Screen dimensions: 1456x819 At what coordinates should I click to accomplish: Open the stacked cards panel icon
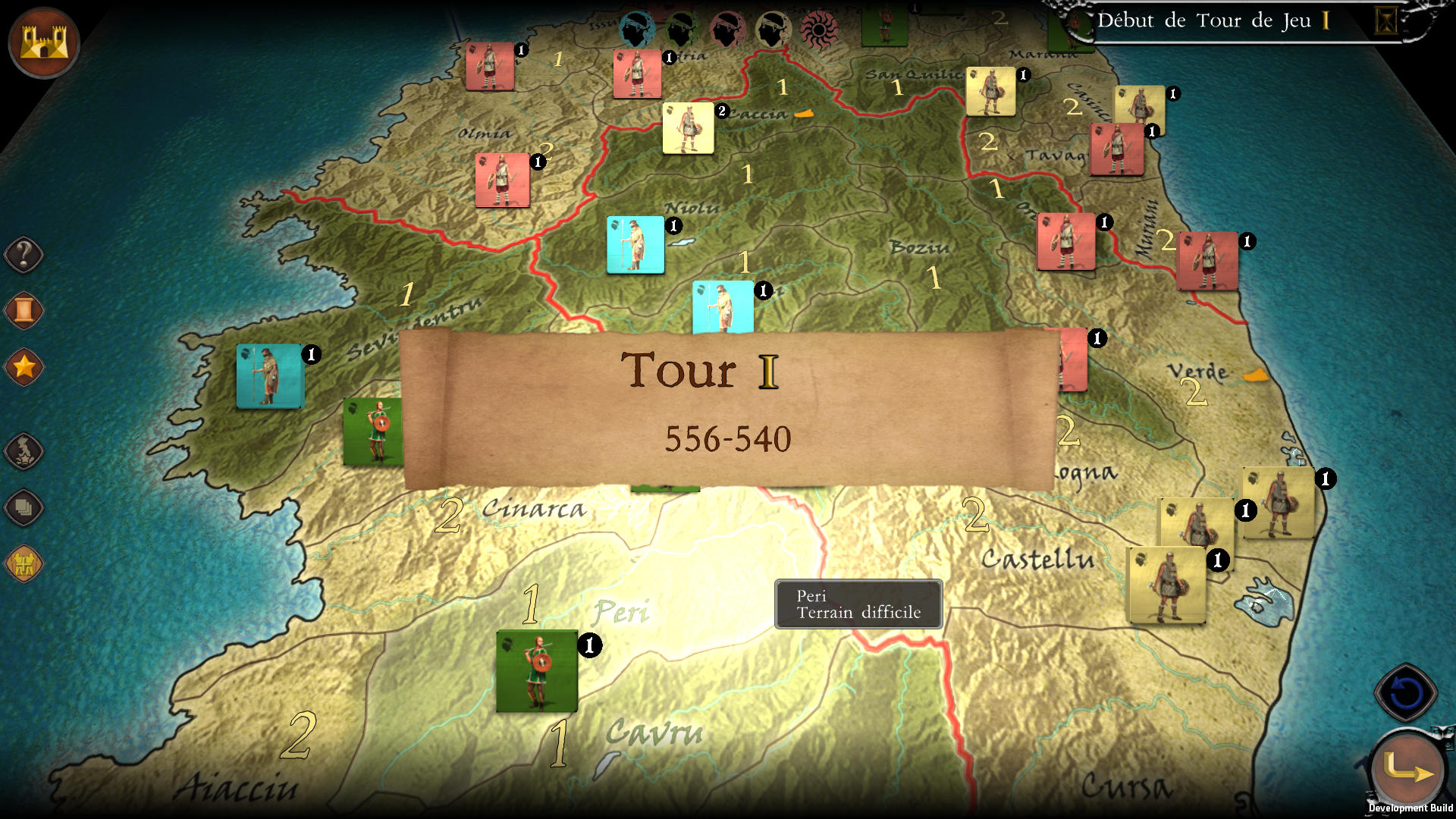coord(25,508)
